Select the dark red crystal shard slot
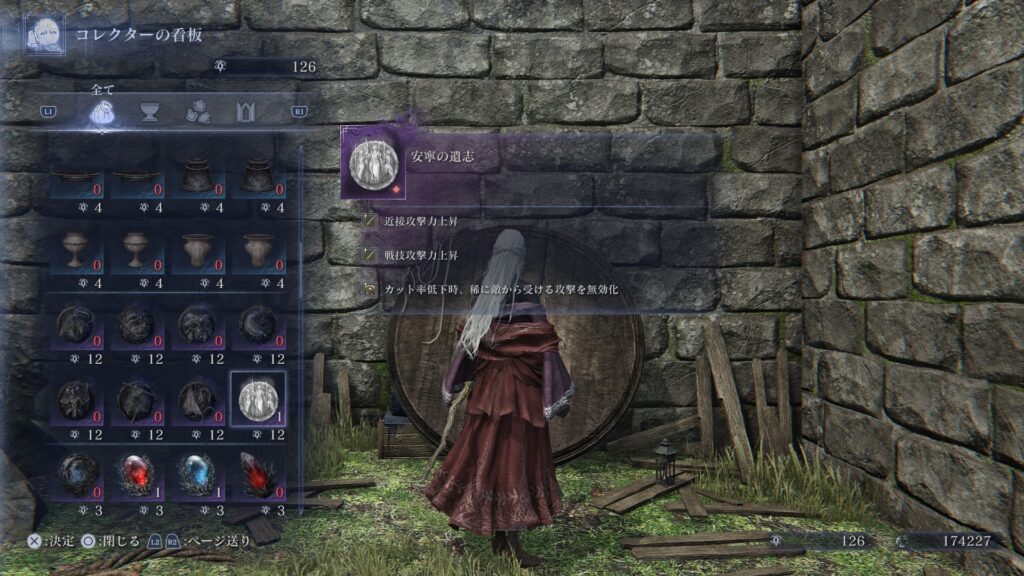 click(x=258, y=474)
